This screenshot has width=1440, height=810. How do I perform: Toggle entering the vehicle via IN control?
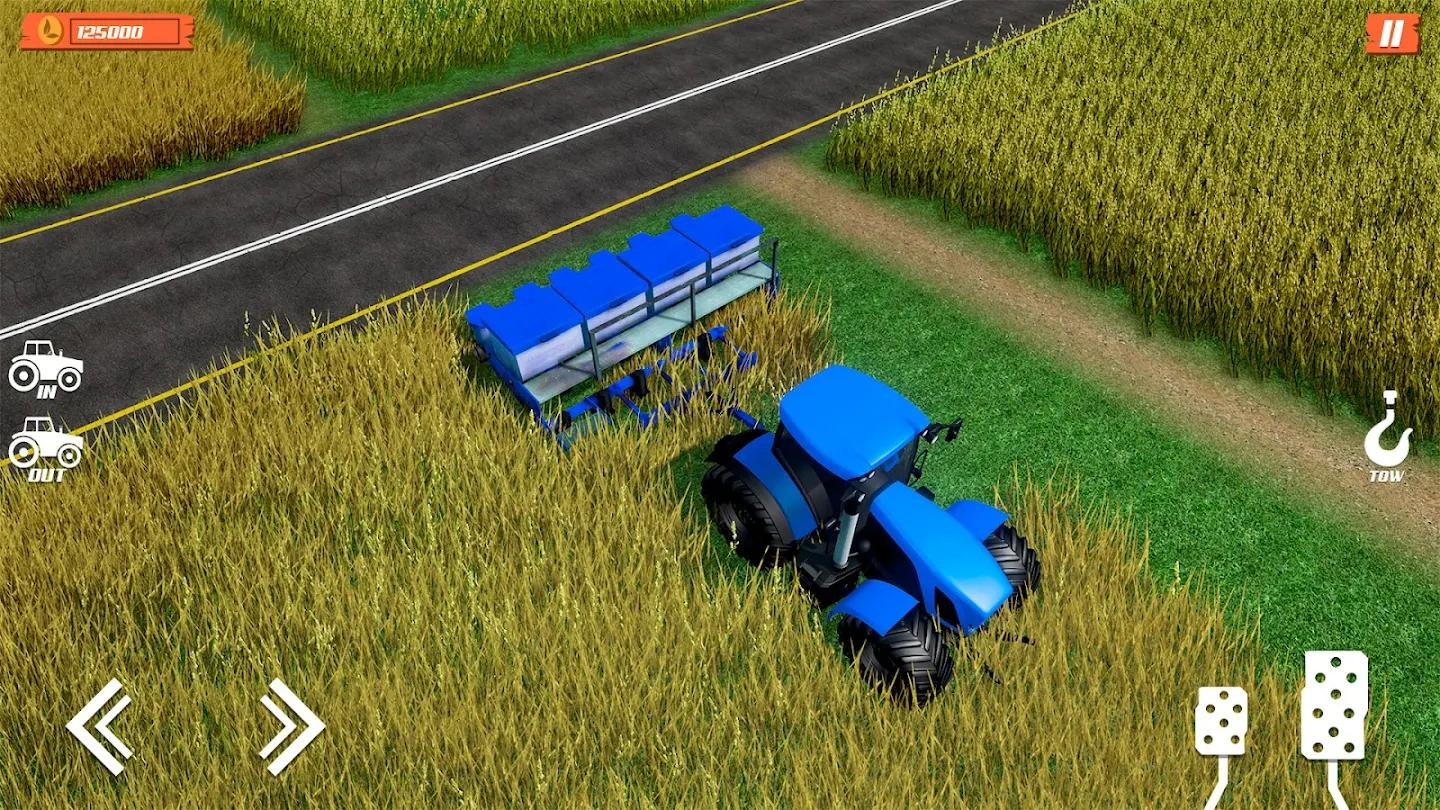44,369
